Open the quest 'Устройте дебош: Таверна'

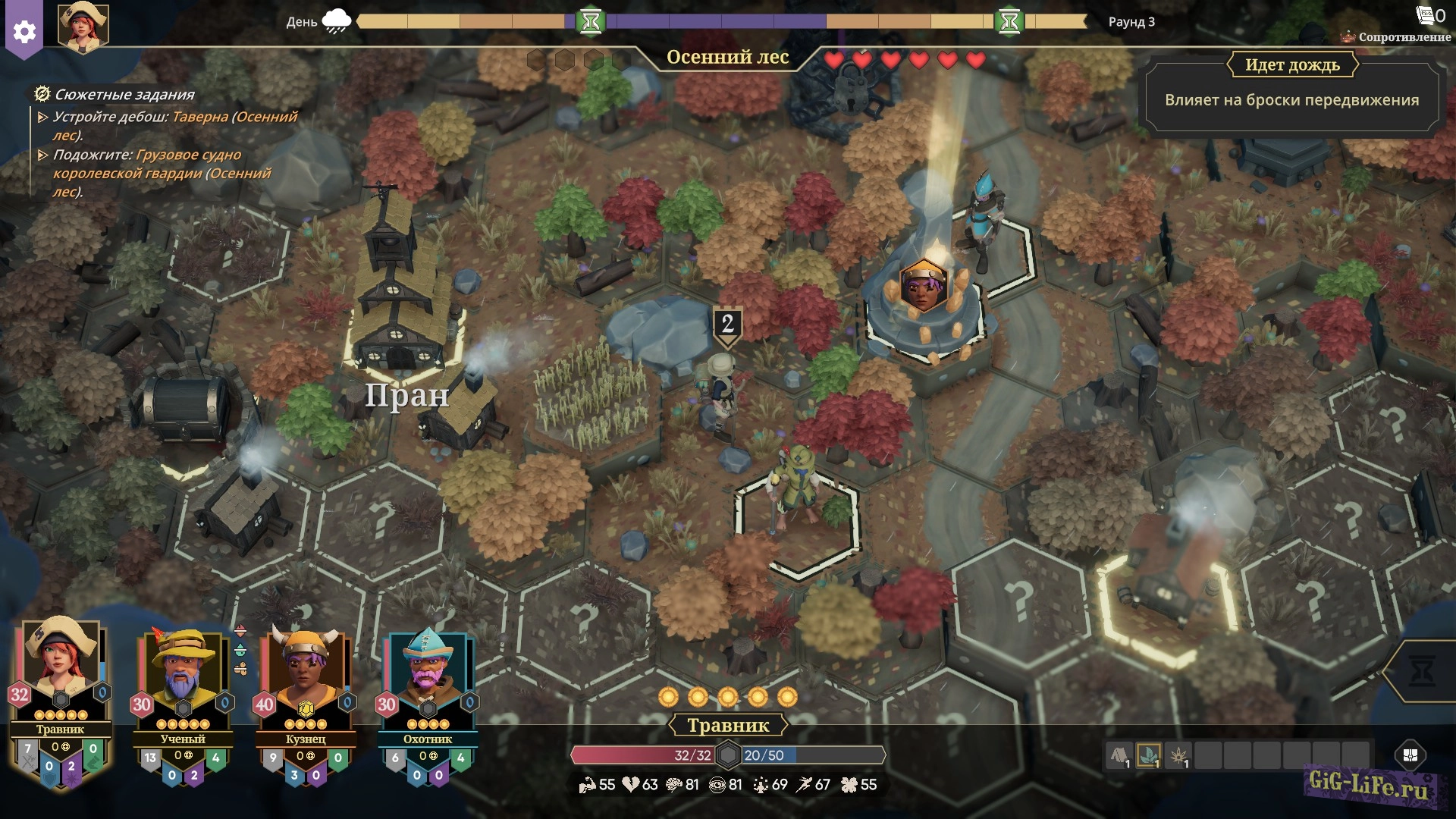click(174, 126)
